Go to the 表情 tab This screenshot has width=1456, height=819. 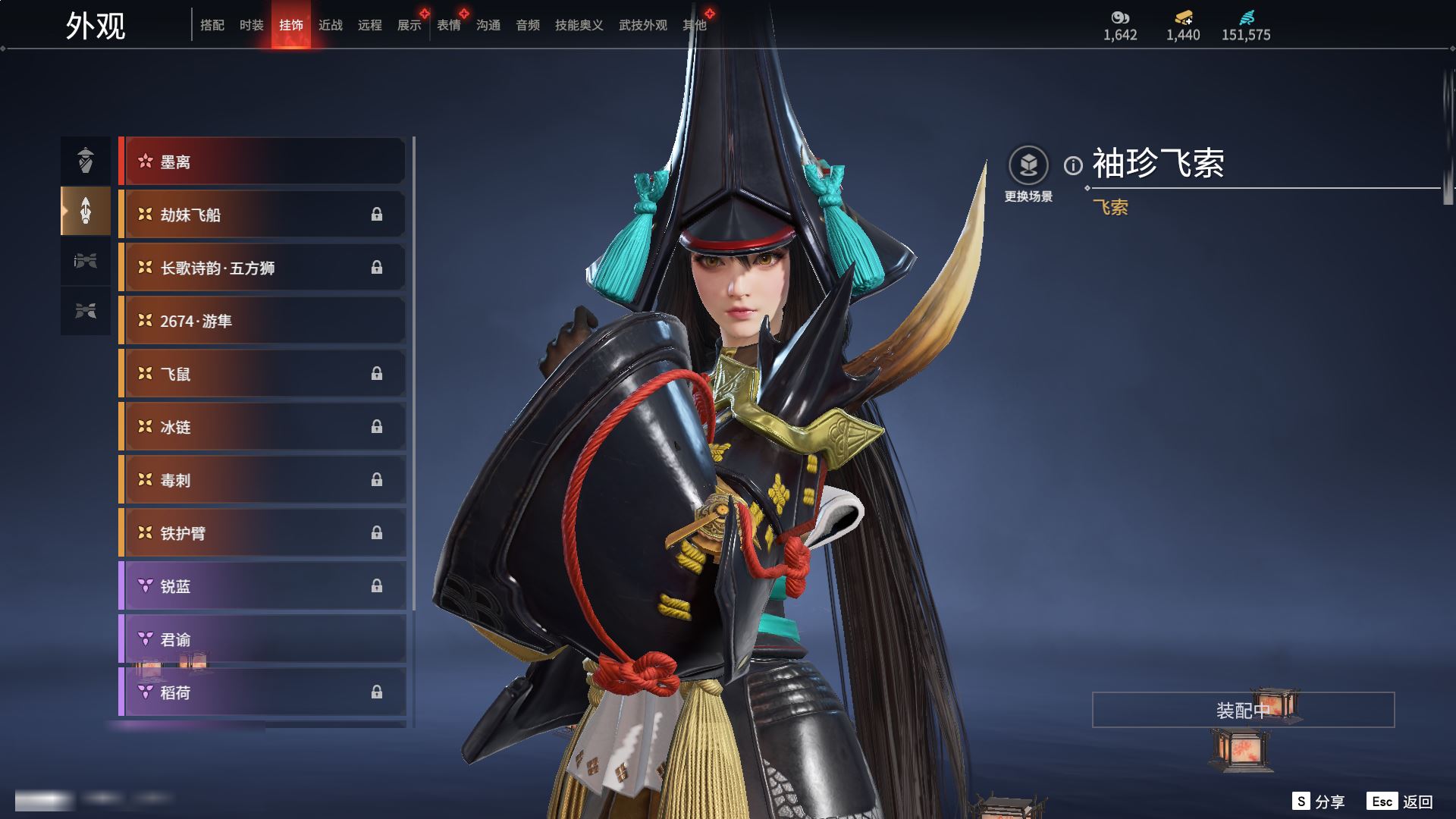tap(449, 26)
